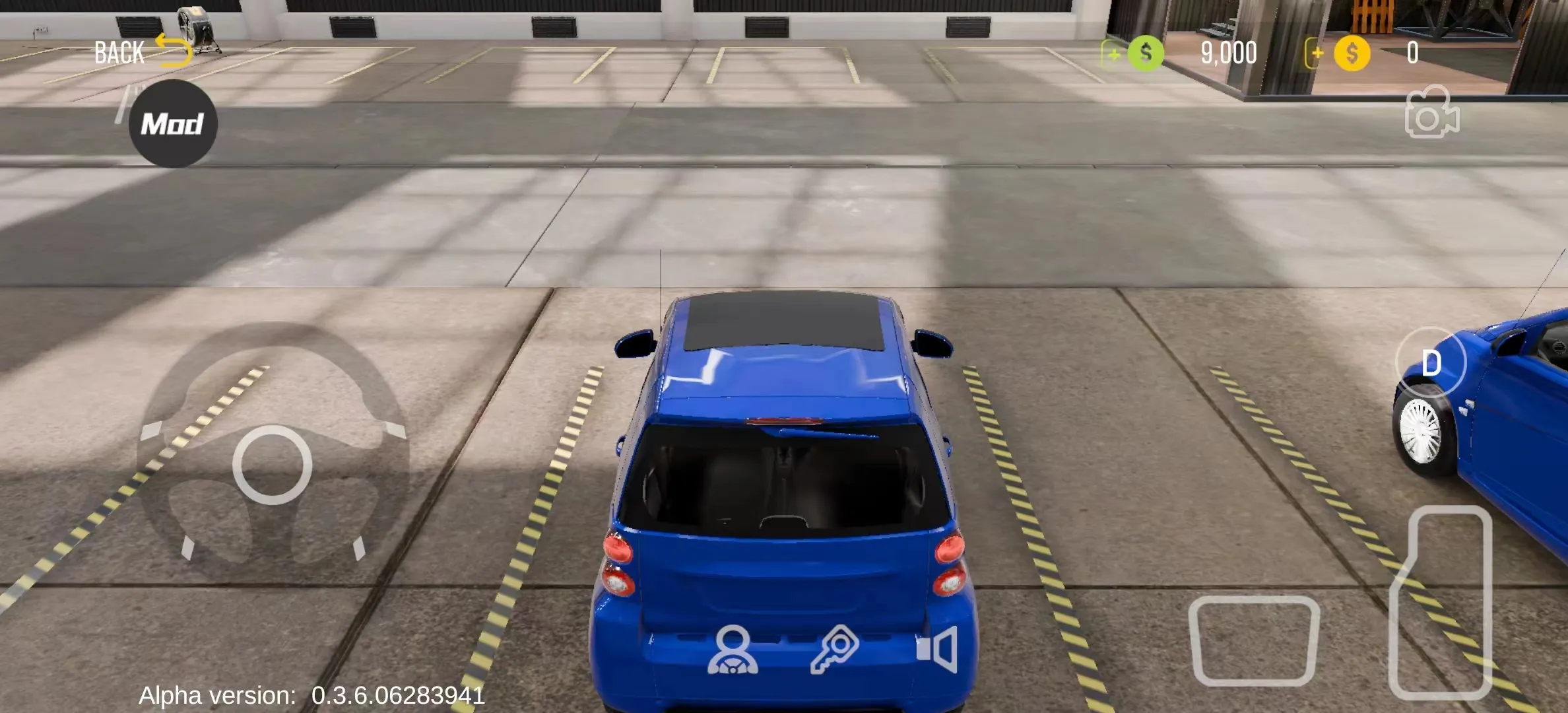This screenshot has height=713, width=1568.
Task: Open the Mod menu
Action: click(173, 121)
